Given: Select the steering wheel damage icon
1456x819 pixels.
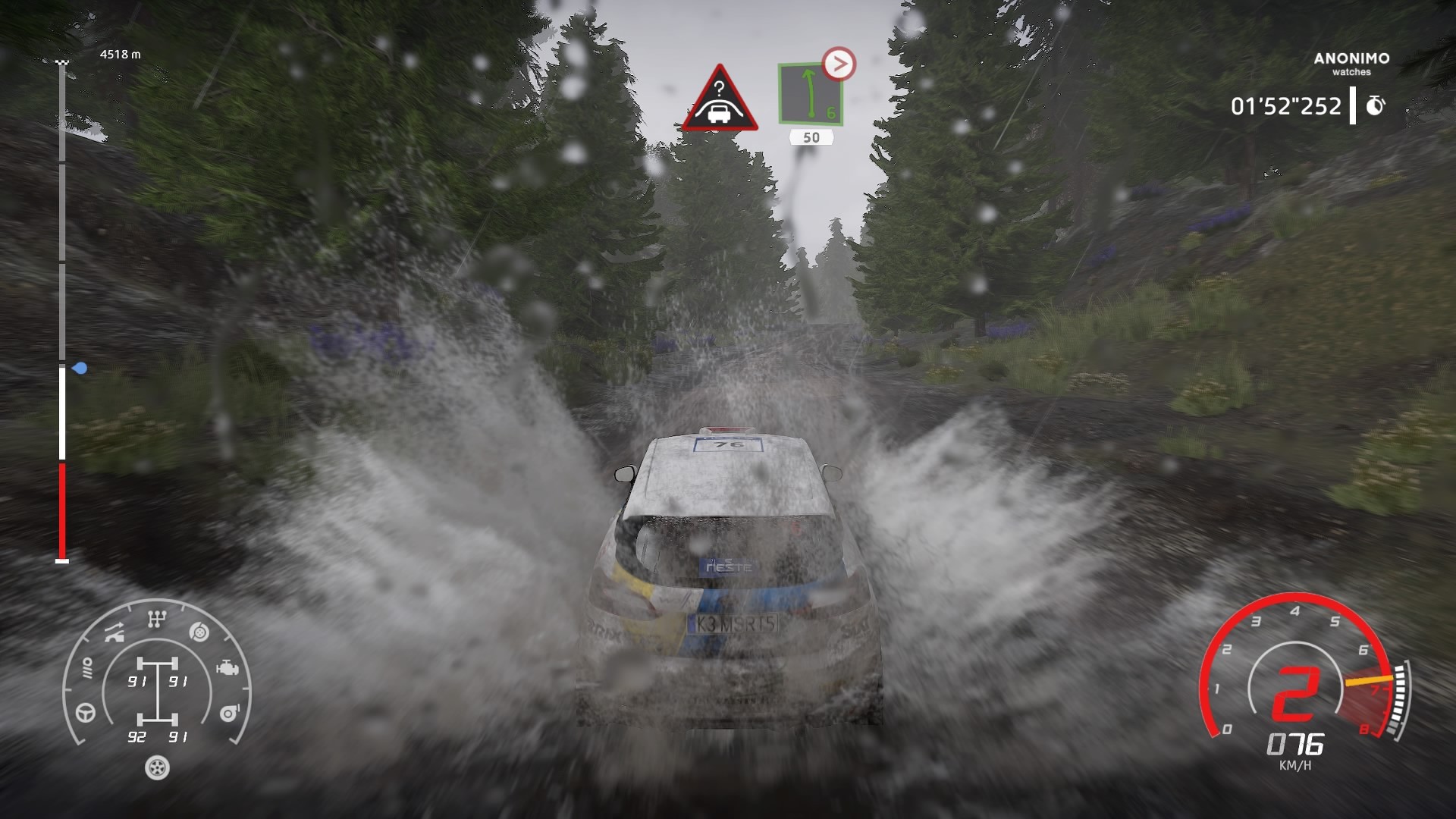Looking at the screenshot, I should click(86, 713).
